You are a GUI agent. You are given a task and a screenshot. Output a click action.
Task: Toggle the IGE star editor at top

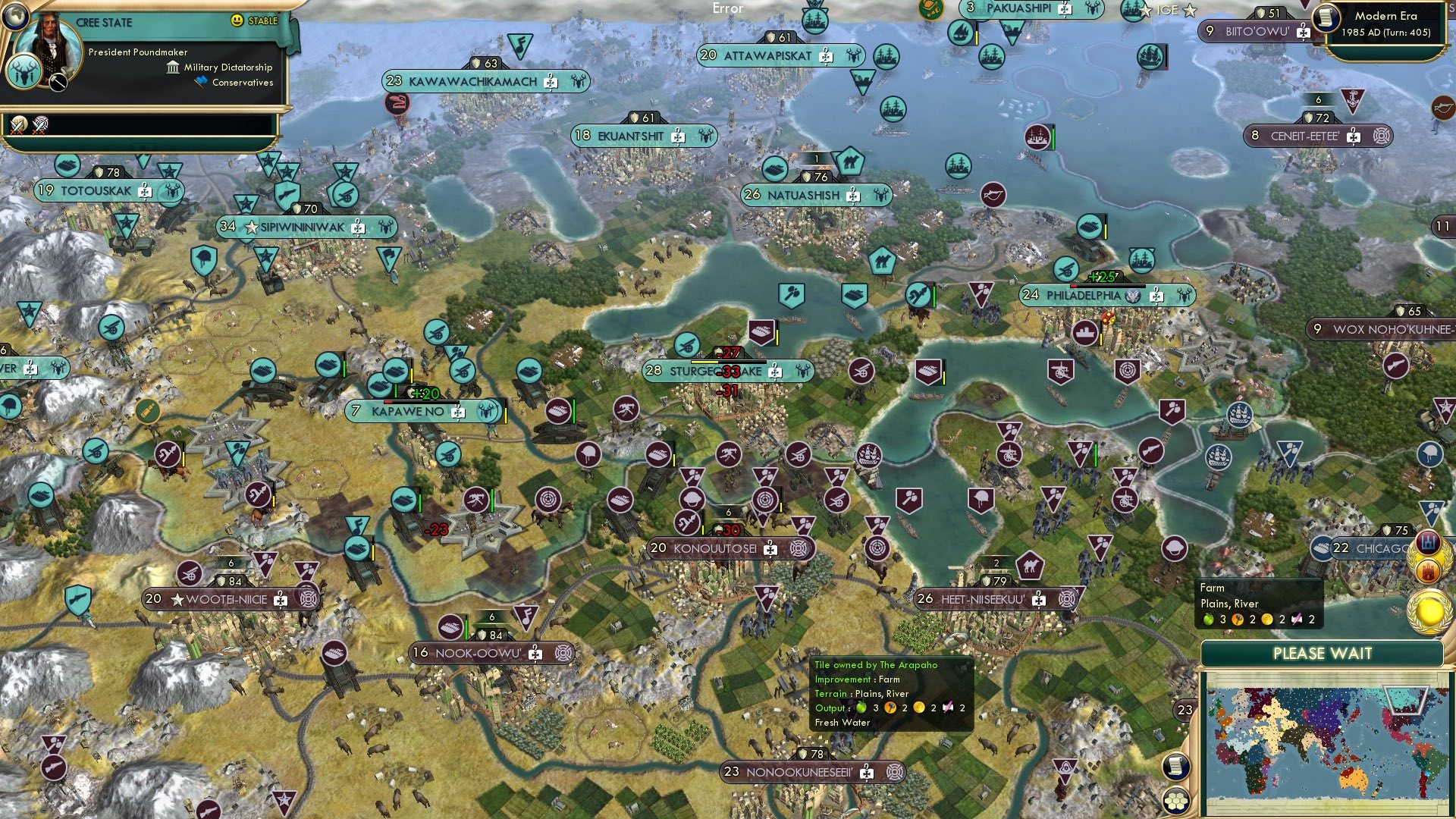pyautogui.click(x=1169, y=11)
